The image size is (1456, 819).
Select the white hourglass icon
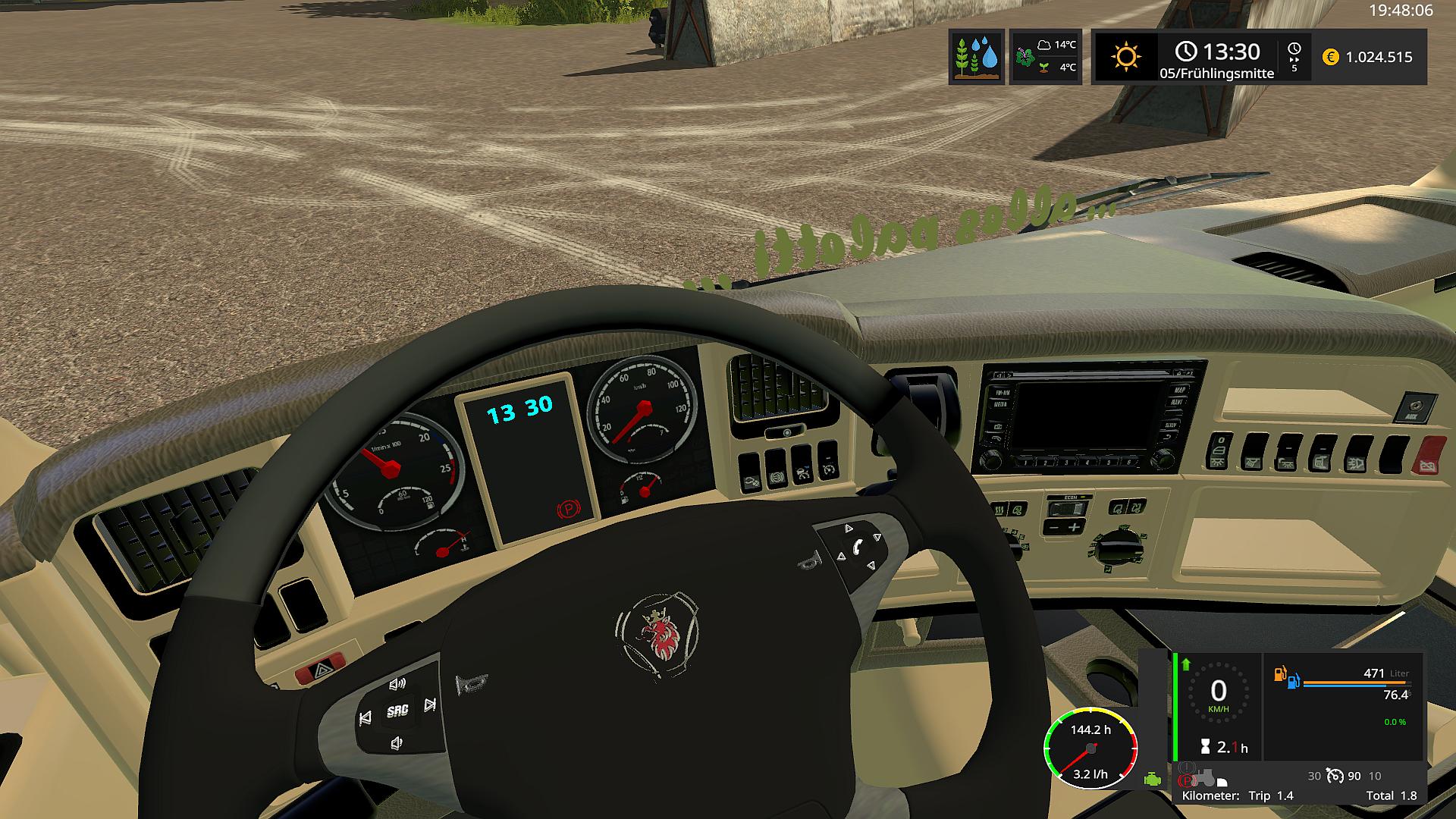1204,747
